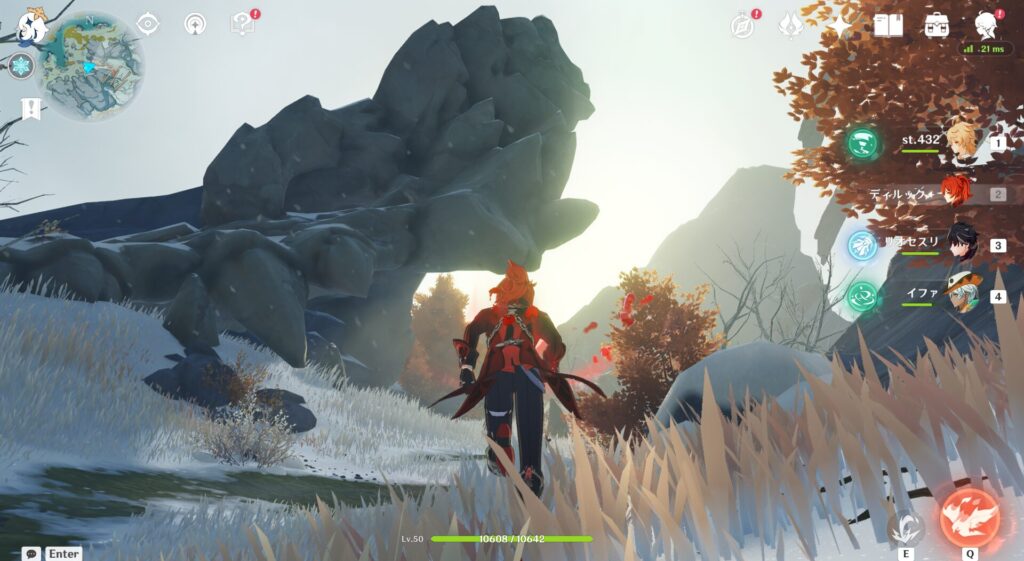Open the adventurer handbook book icon
1024x561 pixels.
tap(888, 25)
